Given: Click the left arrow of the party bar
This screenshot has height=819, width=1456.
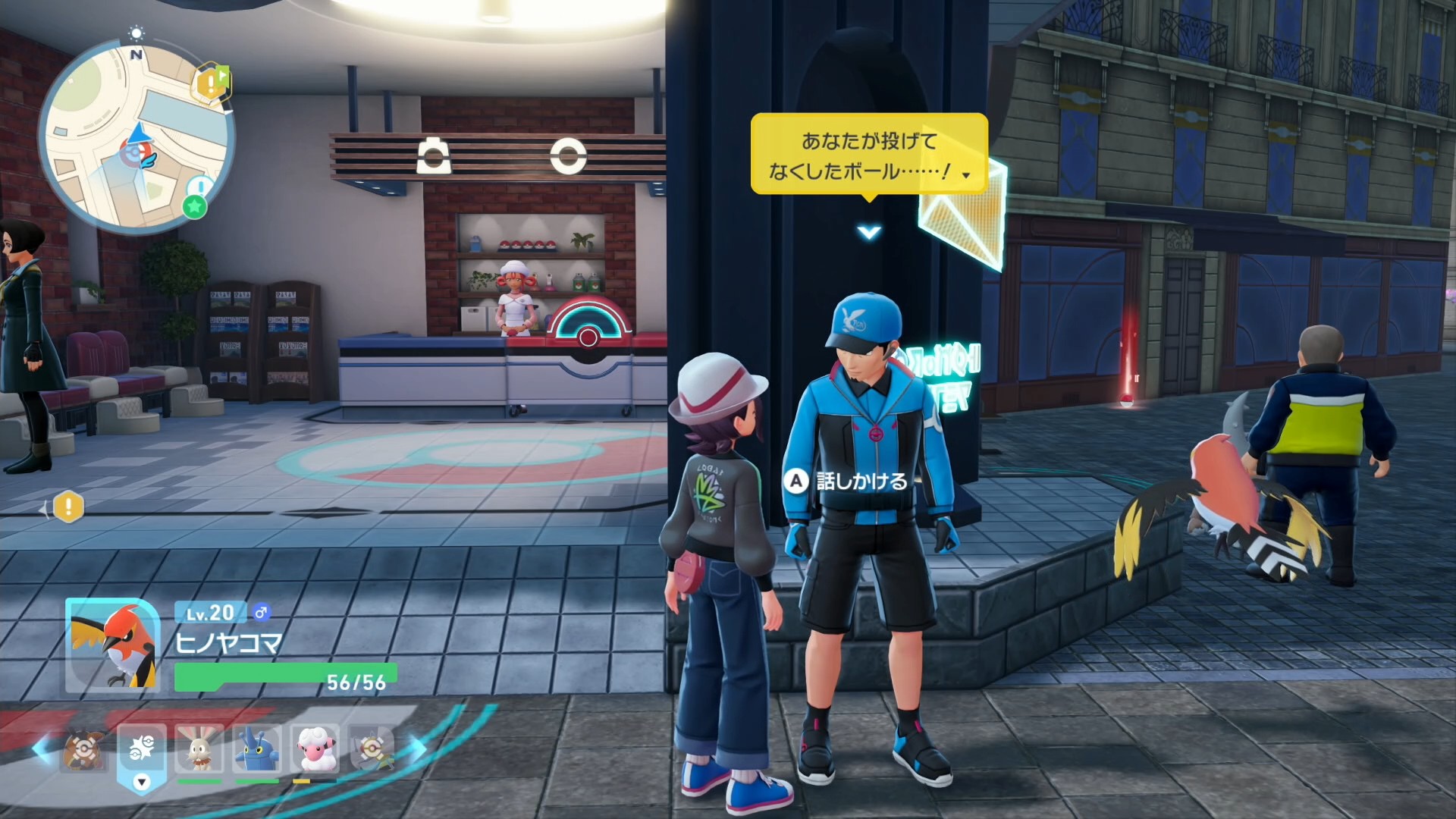Looking at the screenshot, I should point(42,749).
